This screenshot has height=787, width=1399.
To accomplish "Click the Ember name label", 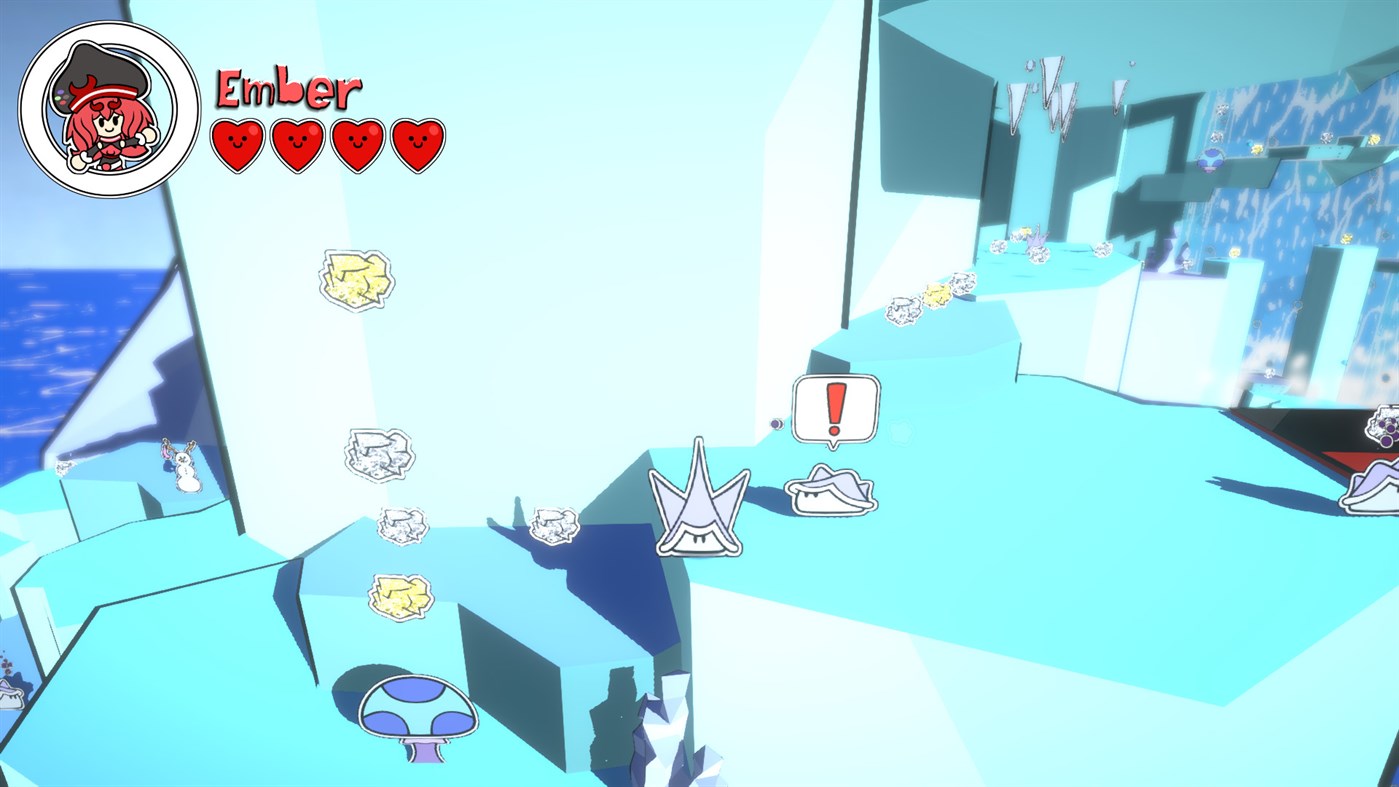I will (x=288, y=87).
